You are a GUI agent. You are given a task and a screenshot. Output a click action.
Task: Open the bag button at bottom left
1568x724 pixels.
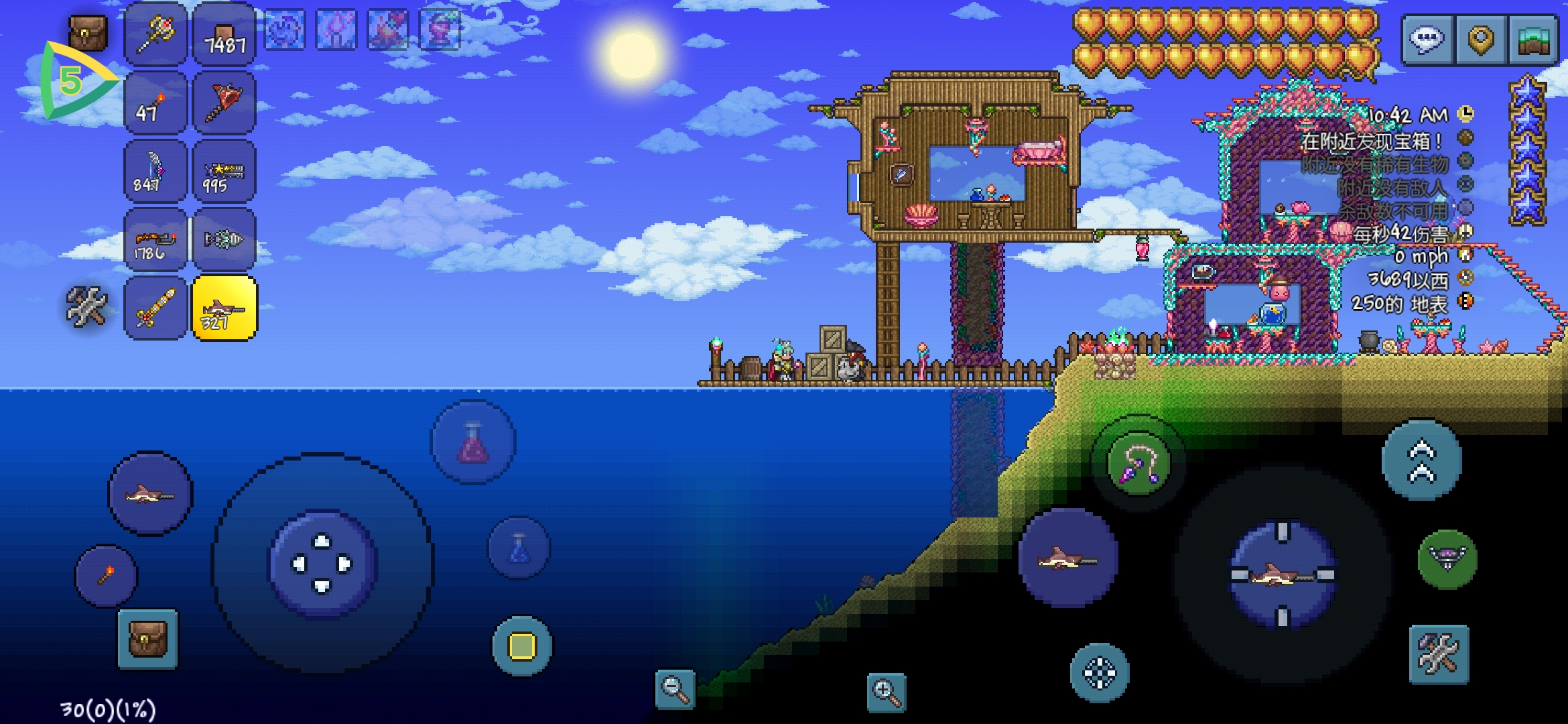point(147,639)
